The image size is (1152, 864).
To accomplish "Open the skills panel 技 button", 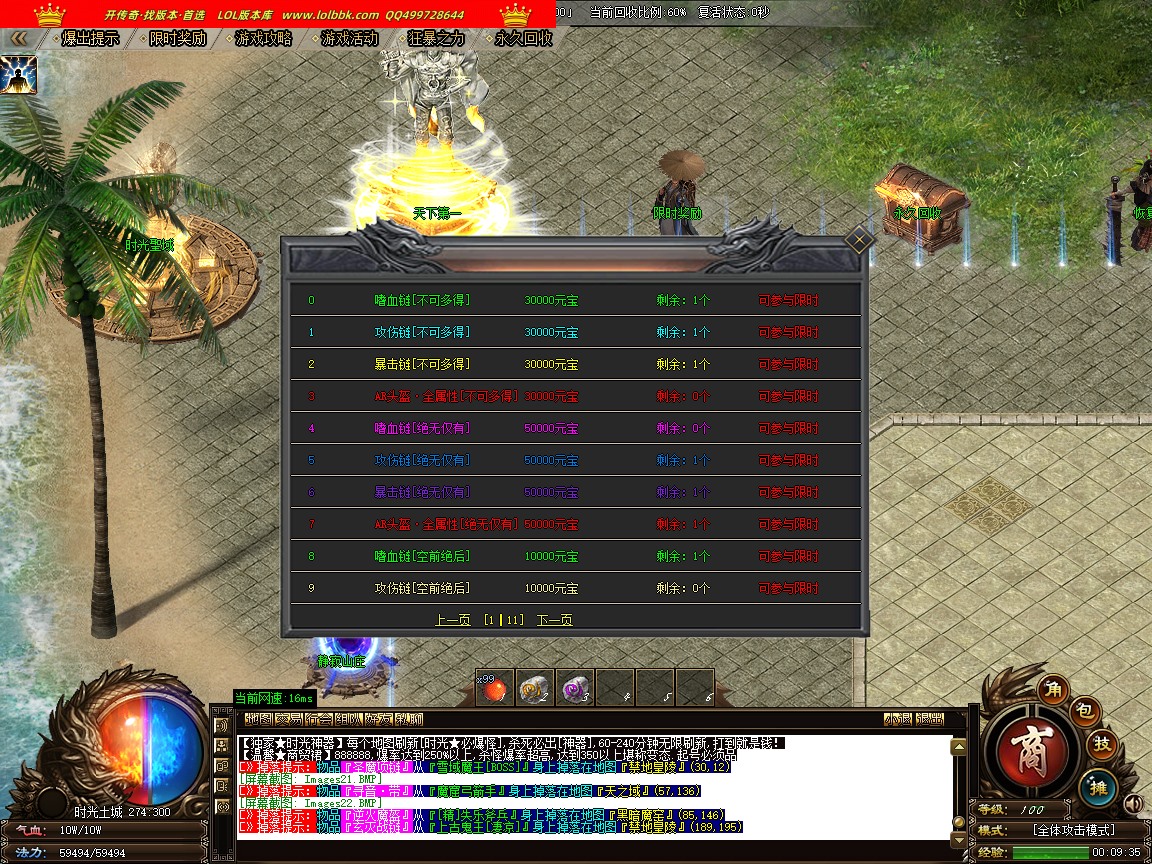I will pos(1102,744).
